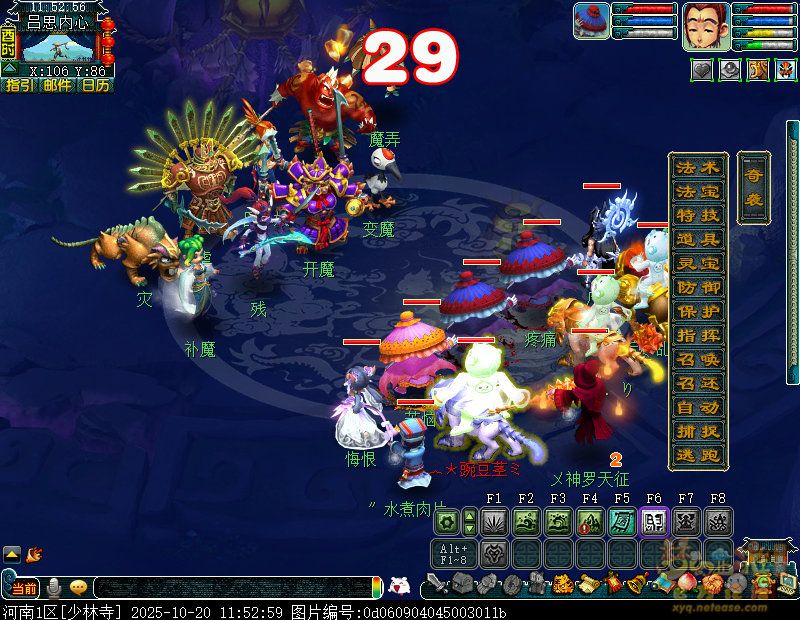Open 道具 to use an item

tap(697, 239)
